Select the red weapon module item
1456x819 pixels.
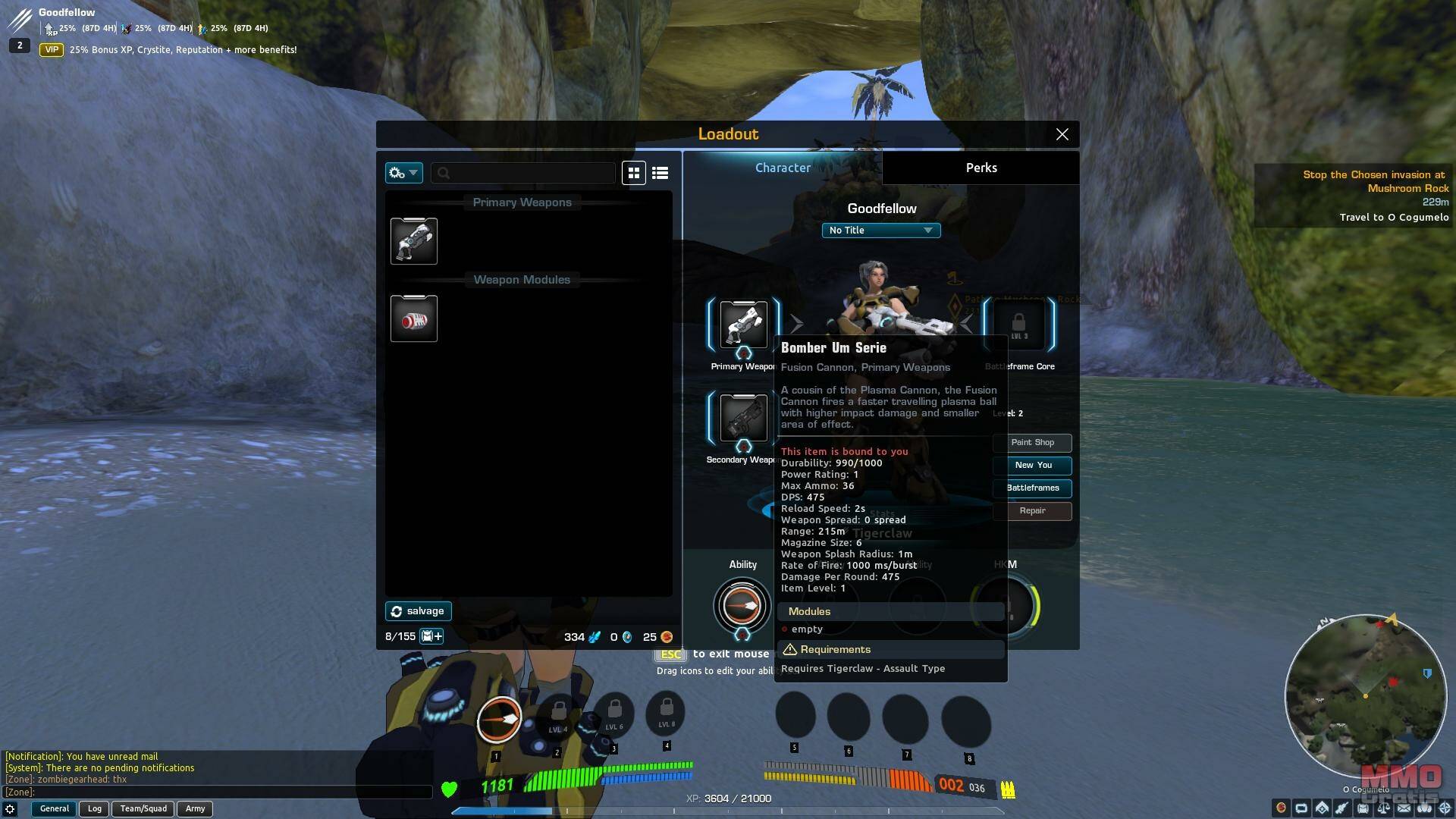414,319
